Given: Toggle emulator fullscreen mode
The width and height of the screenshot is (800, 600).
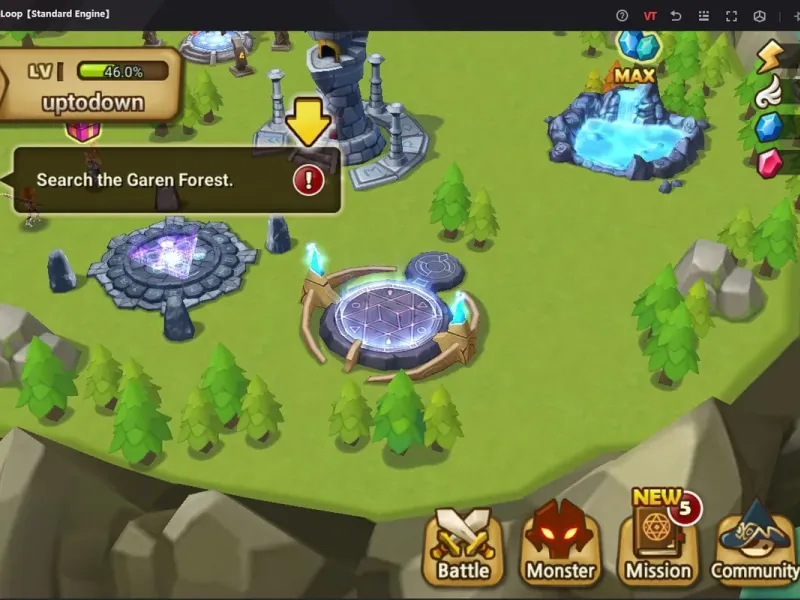Looking at the screenshot, I should pos(731,15).
